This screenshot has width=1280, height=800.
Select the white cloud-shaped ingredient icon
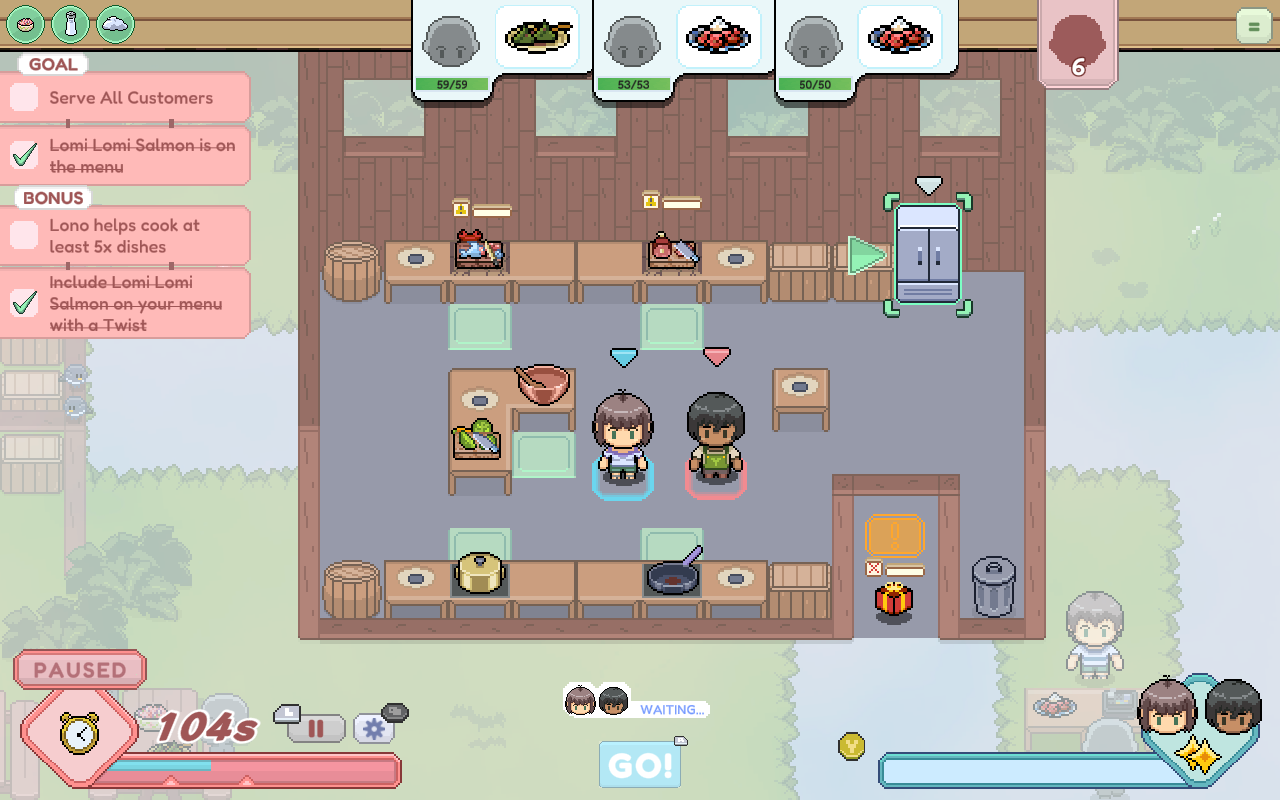(x=116, y=23)
